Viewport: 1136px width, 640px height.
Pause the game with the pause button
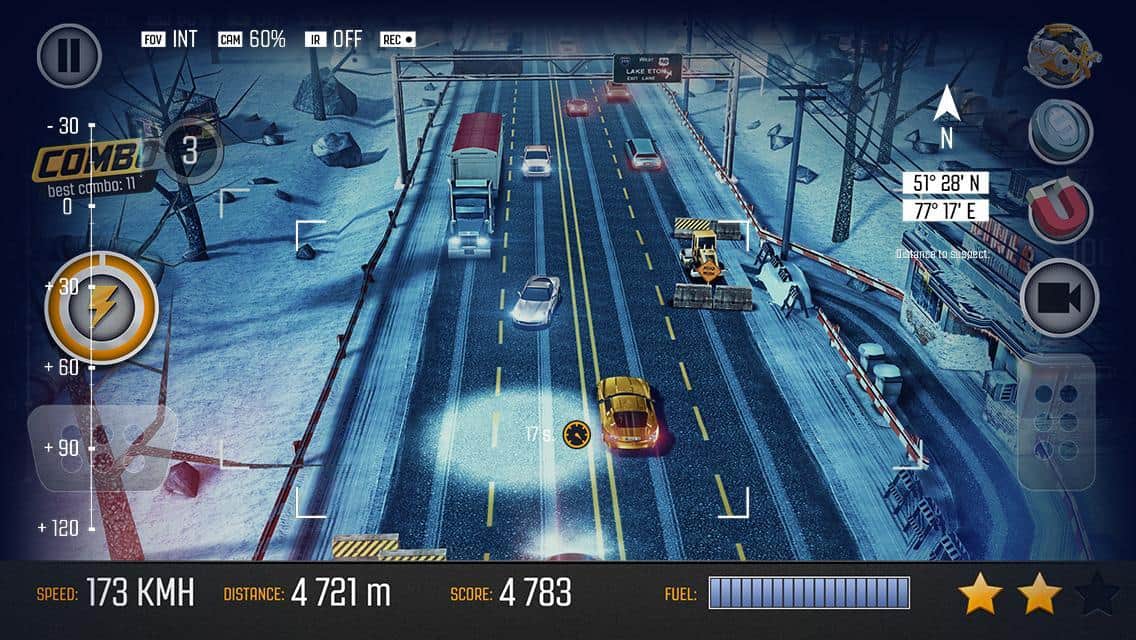pyautogui.click(x=69, y=55)
